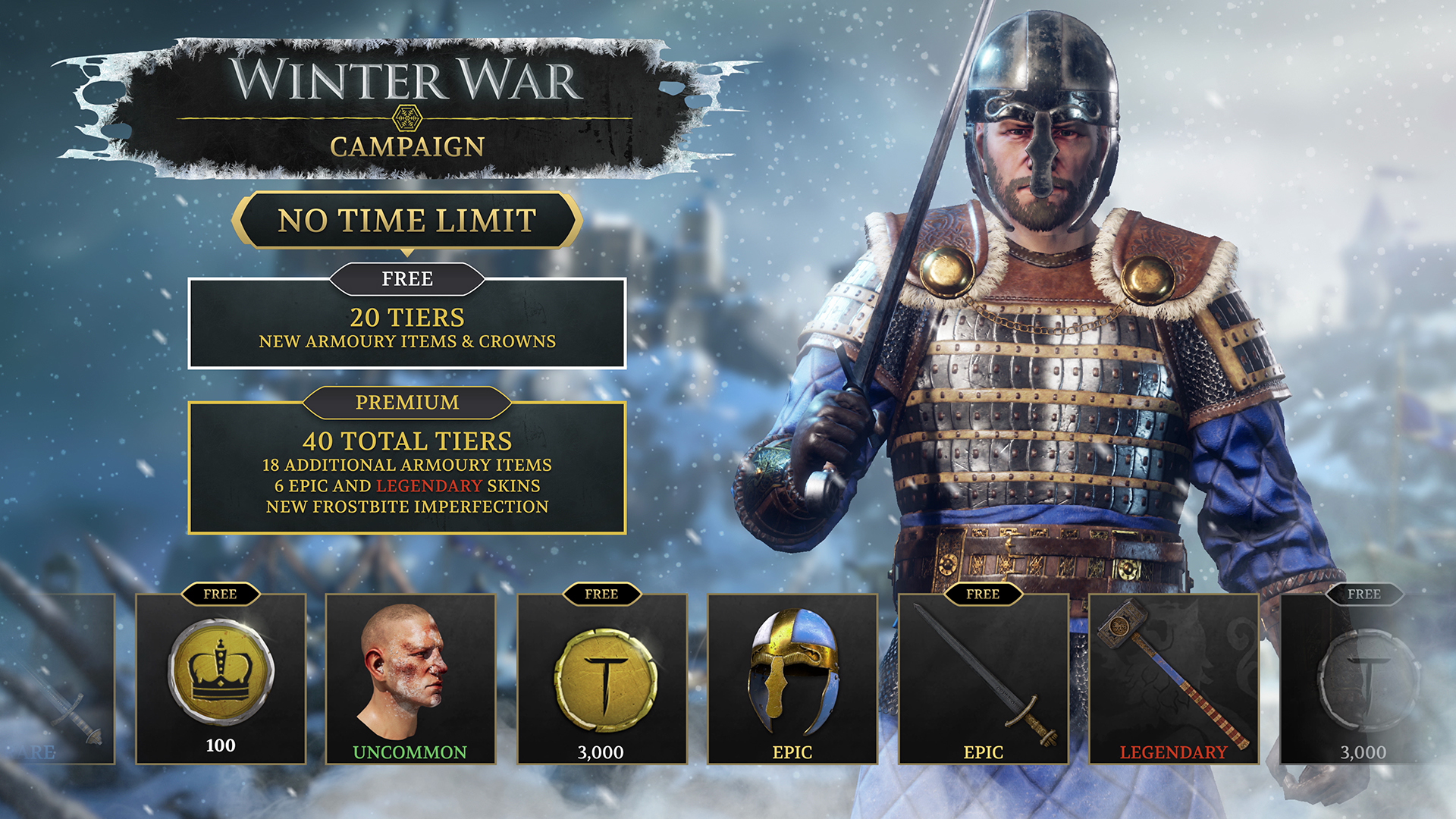Expand the PREMIUM tier rewards panel
Viewport: 1456px width, 819px height.
tap(408, 474)
